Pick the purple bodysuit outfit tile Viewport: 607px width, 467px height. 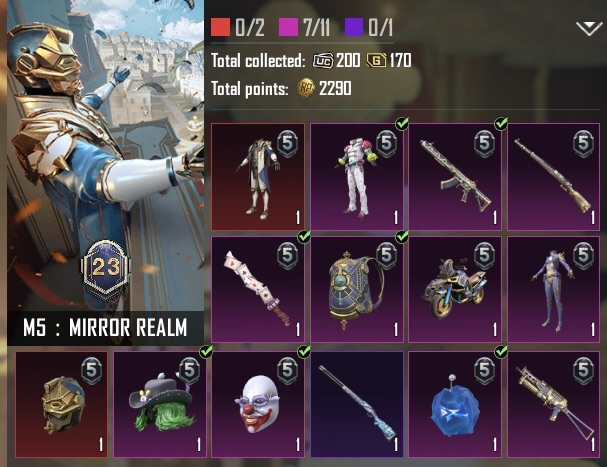552,288
